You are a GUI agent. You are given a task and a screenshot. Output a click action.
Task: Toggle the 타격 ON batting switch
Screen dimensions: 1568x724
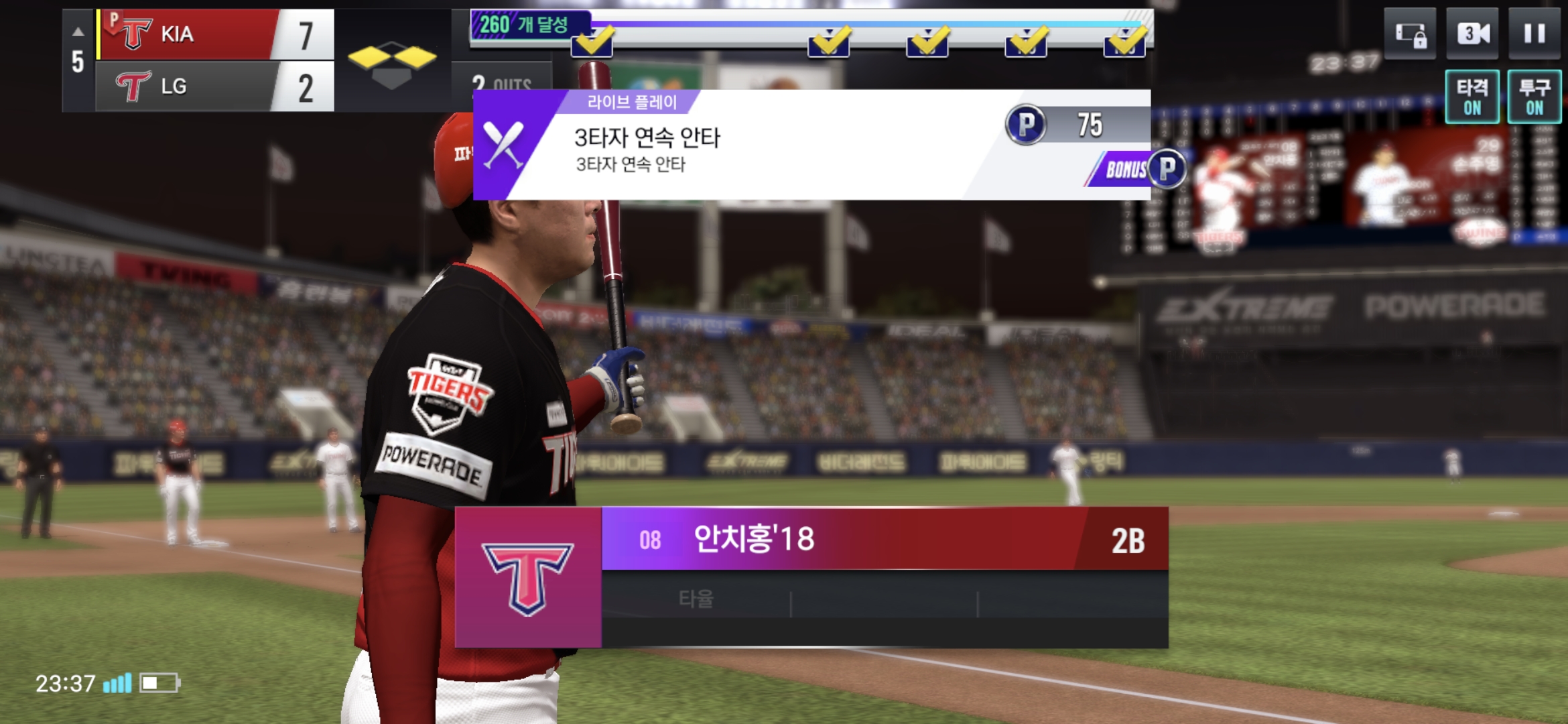1472,97
